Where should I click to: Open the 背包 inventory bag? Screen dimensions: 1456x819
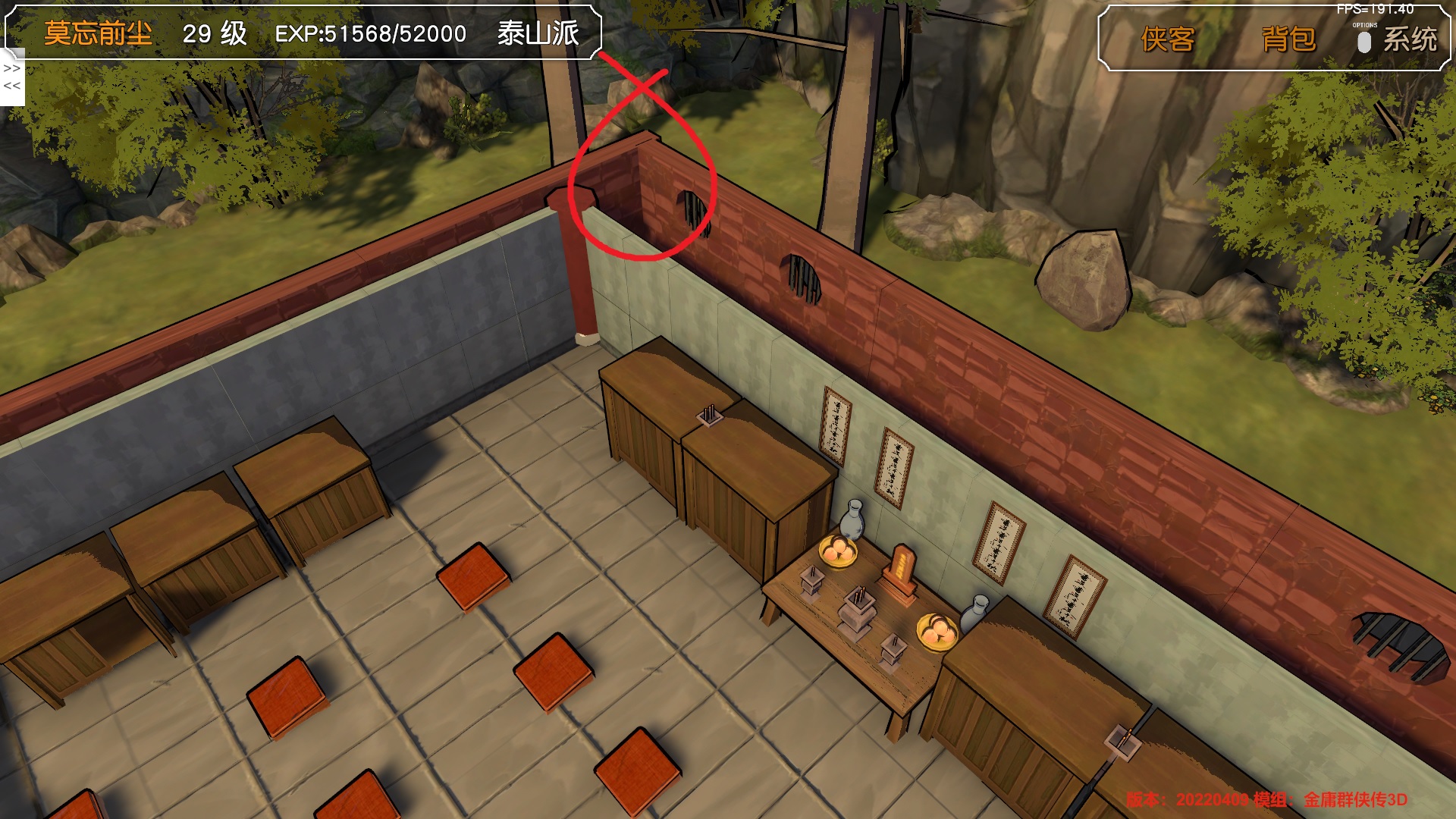1288,39
